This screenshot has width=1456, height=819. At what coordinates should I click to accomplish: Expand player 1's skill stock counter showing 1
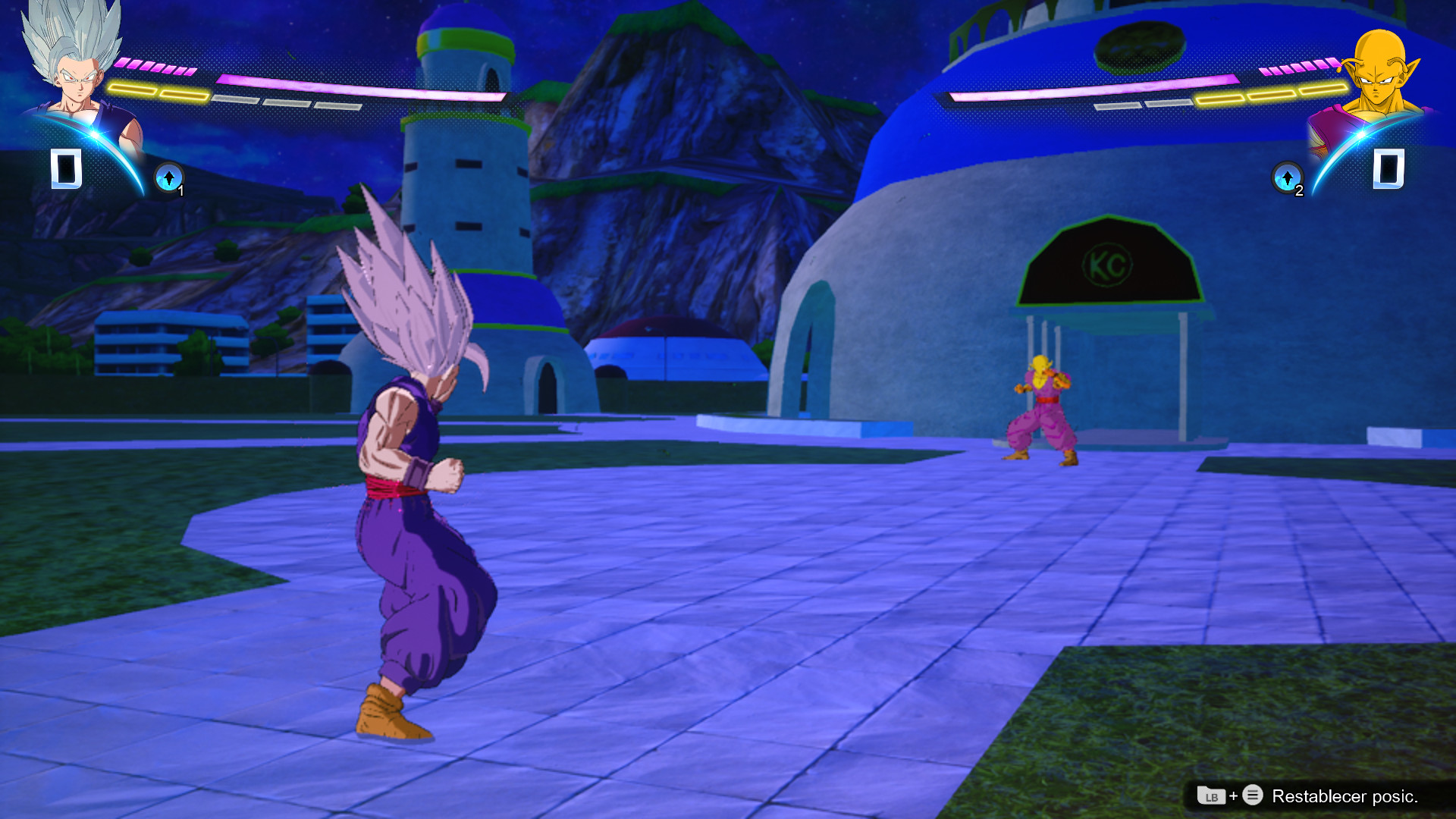point(182,192)
